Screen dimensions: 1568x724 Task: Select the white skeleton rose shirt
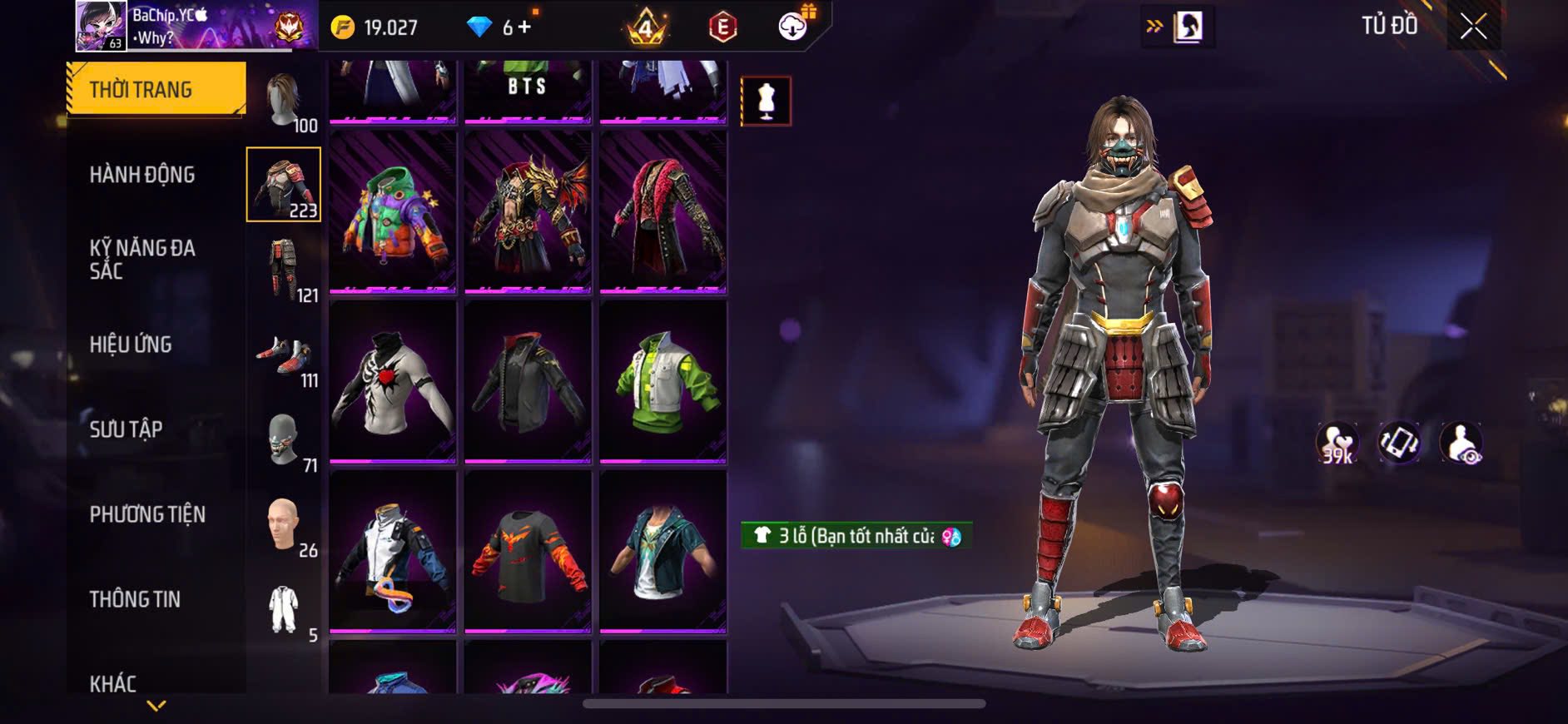pyautogui.click(x=393, y=381)
